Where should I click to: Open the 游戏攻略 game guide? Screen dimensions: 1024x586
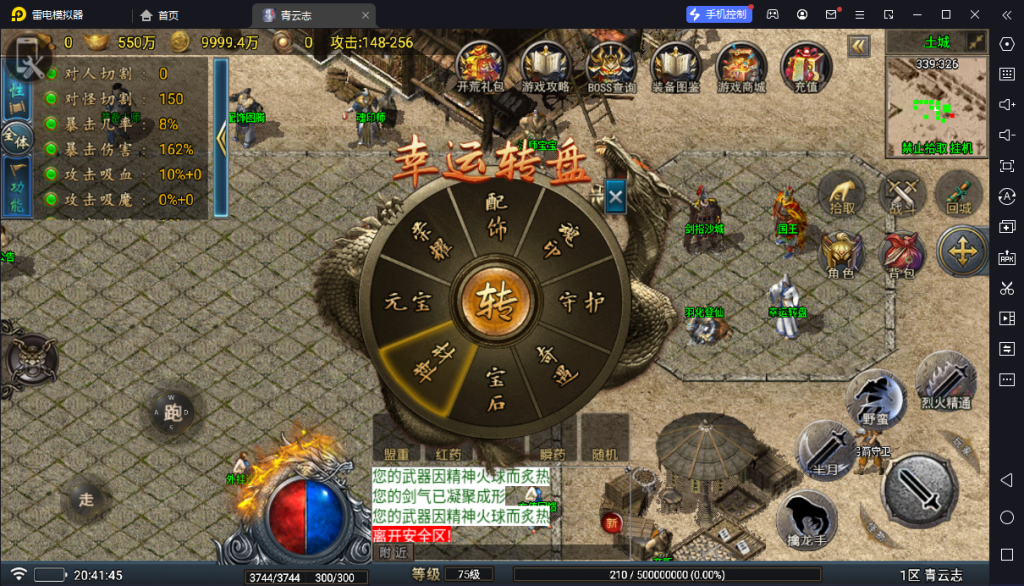pyautogui.click(x=545, y=68)
